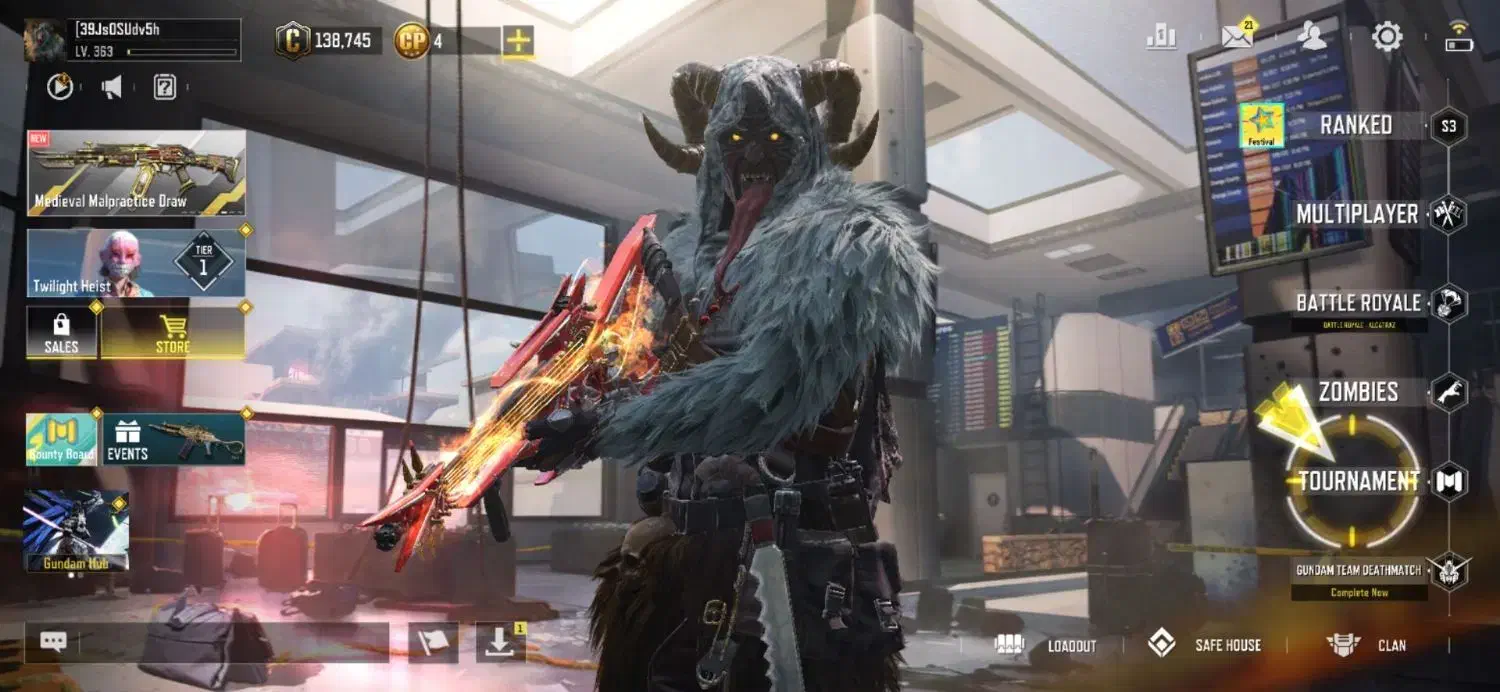The height and width of the screenshot is (692, 1500).
Task: Open the Loadout screen
Action: [1048, 646]
